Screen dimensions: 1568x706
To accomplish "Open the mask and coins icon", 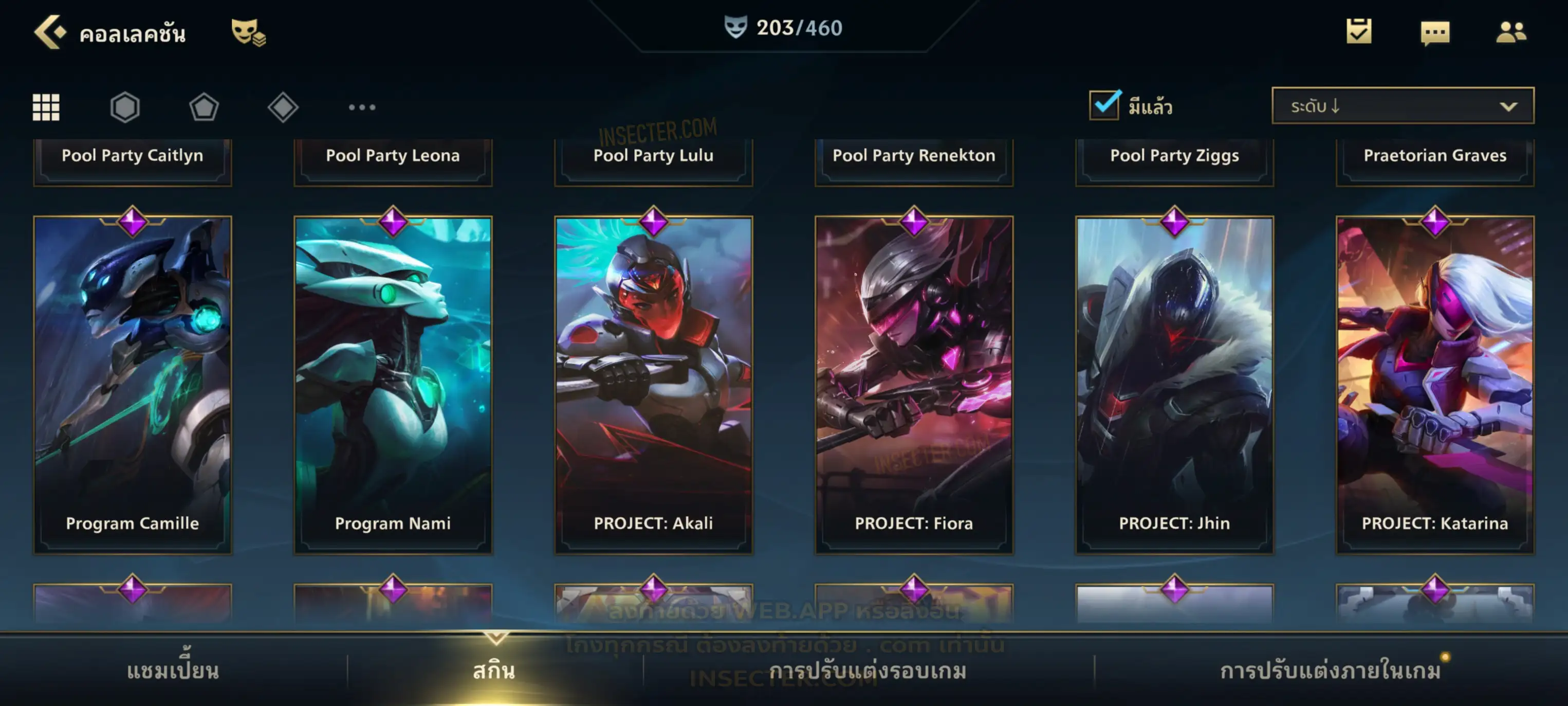I will 248,32.
